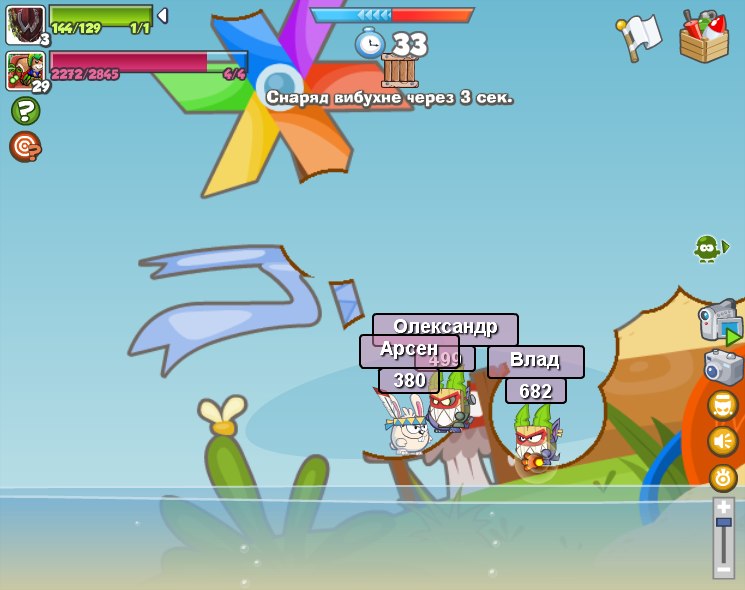Screen dimensions: 745x590
Task: Open the weapons crate inventory
Action: [x=704, y=37]
